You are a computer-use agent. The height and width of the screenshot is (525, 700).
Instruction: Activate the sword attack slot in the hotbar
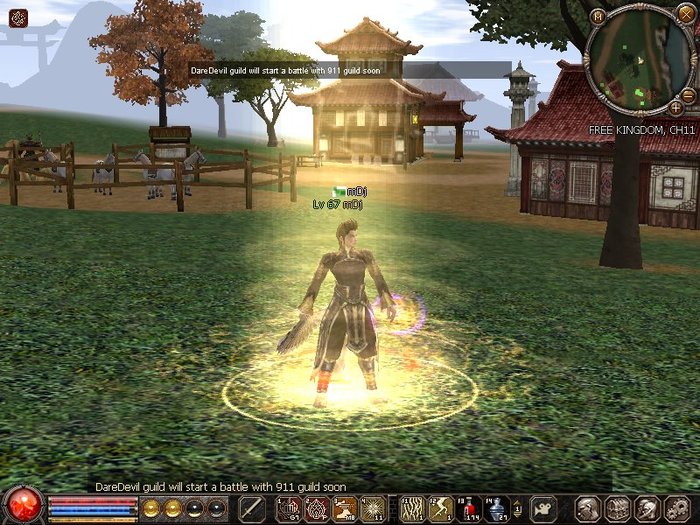tap(252, 507)
